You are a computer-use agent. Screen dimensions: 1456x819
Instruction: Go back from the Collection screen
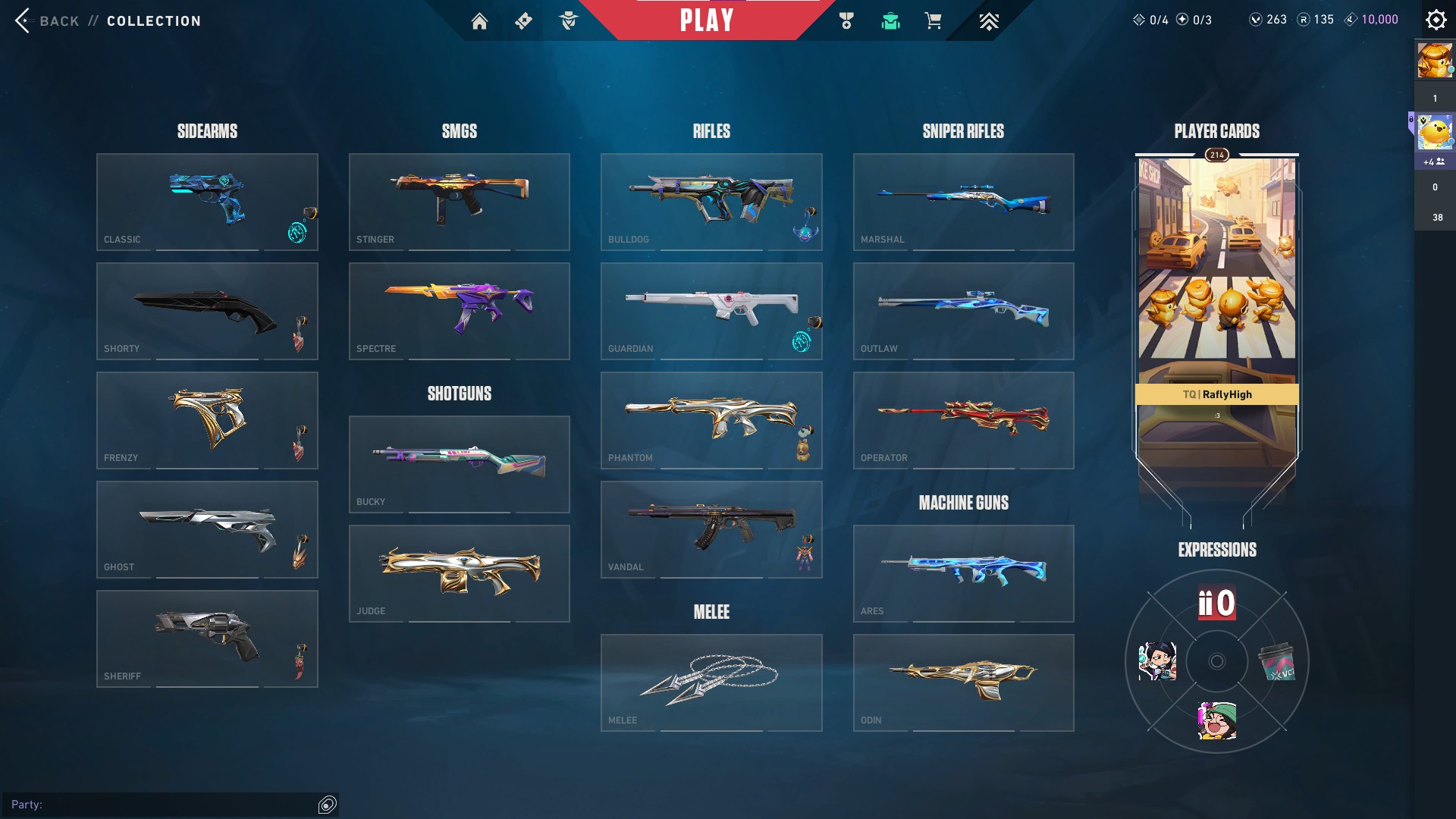coord(47,20)
